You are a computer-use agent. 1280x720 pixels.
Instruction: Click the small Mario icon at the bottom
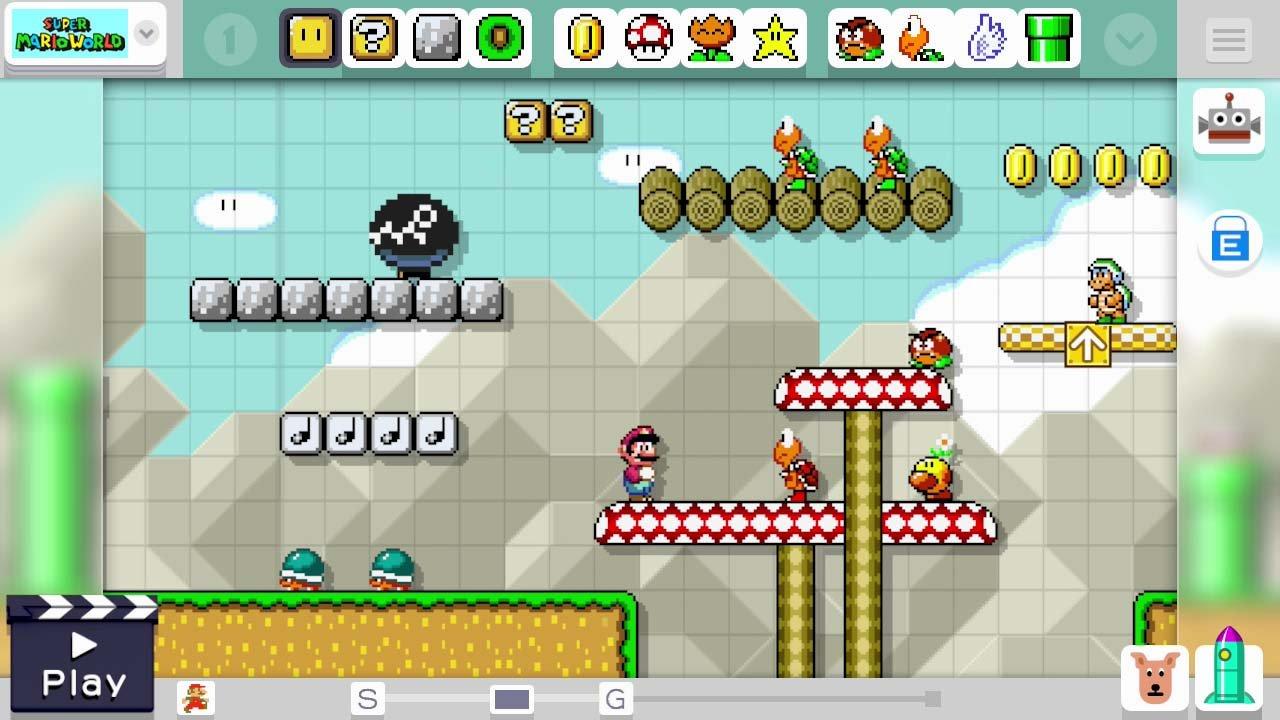point(197,698)
